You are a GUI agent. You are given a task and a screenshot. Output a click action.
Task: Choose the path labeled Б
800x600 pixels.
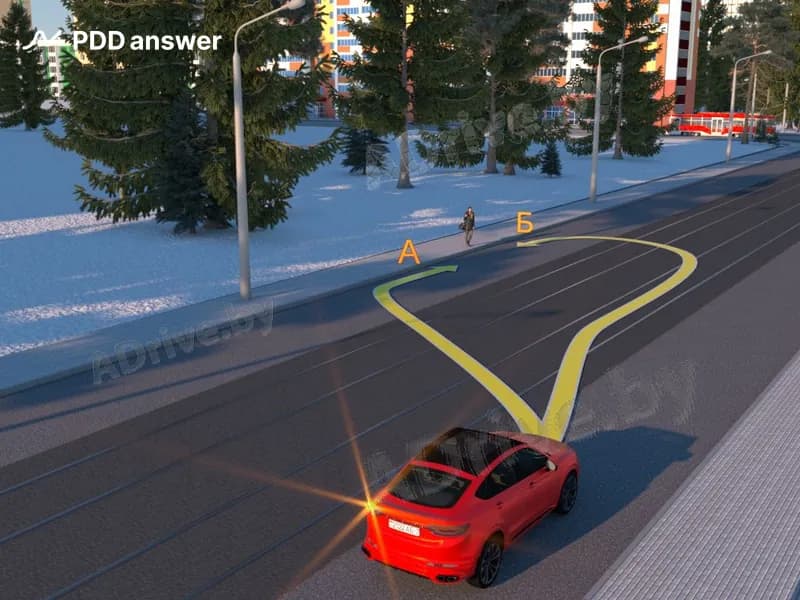524,224
